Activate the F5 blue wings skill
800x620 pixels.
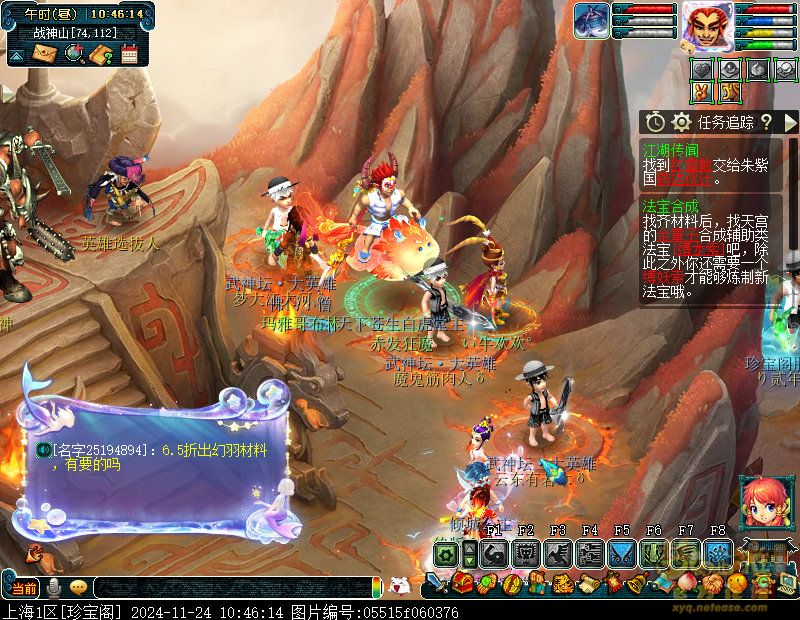click(x=622, y=553)
